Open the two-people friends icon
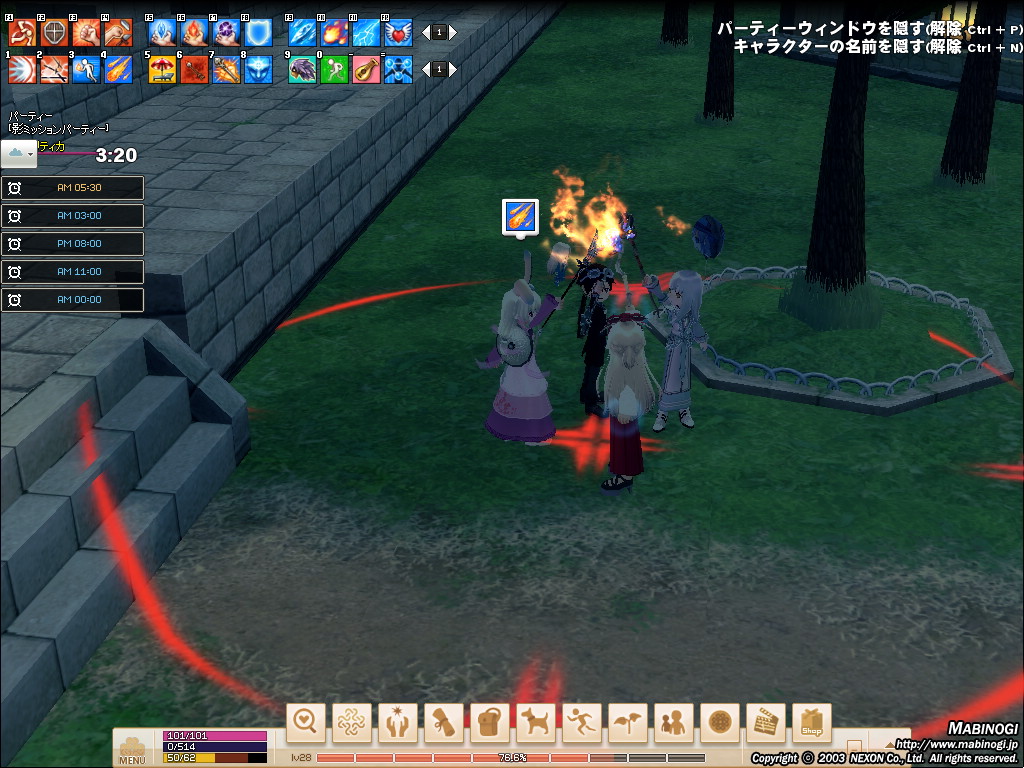The image size is (1024, 768). (x=674, y=722)
